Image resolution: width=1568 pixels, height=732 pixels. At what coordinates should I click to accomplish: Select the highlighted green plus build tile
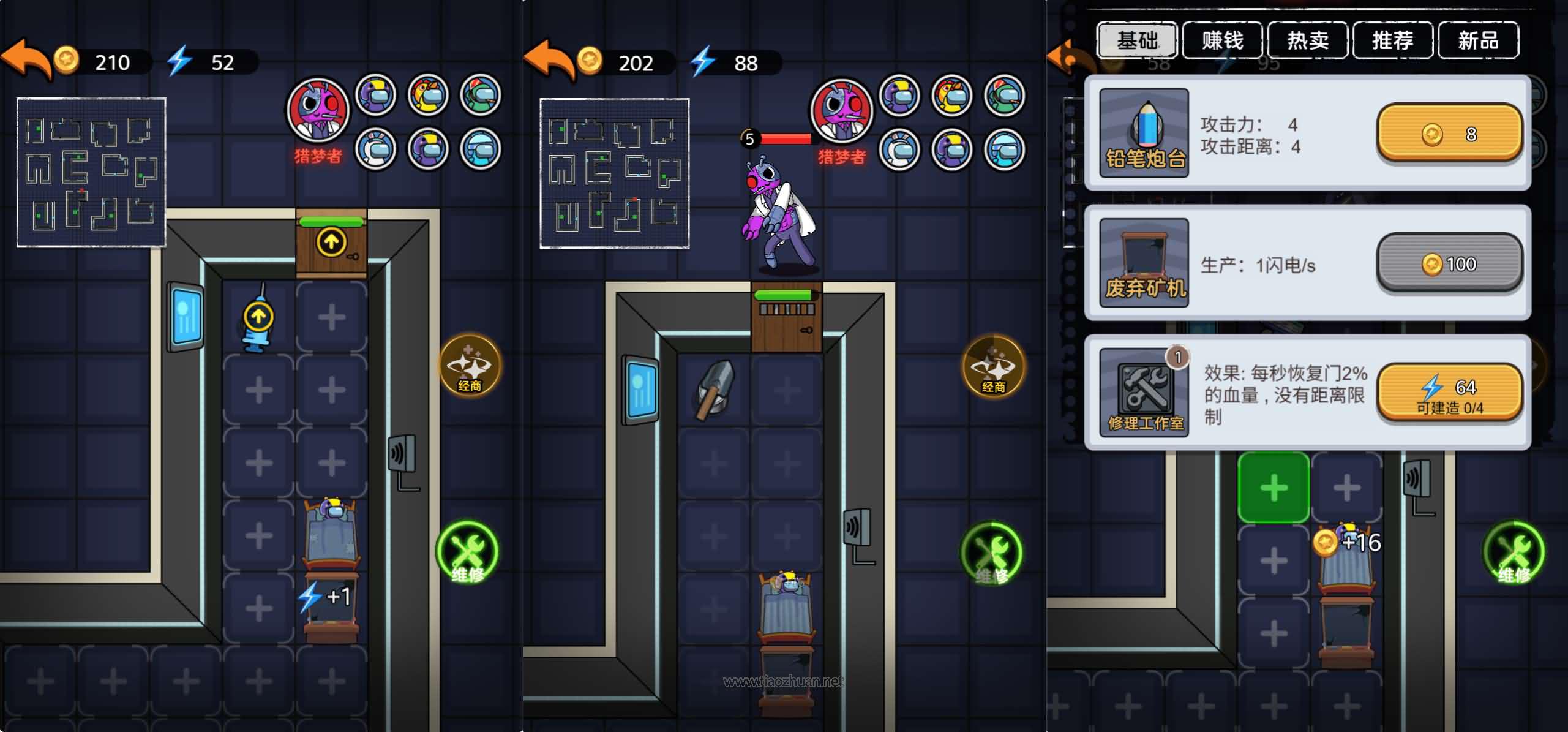point(1274,488)
